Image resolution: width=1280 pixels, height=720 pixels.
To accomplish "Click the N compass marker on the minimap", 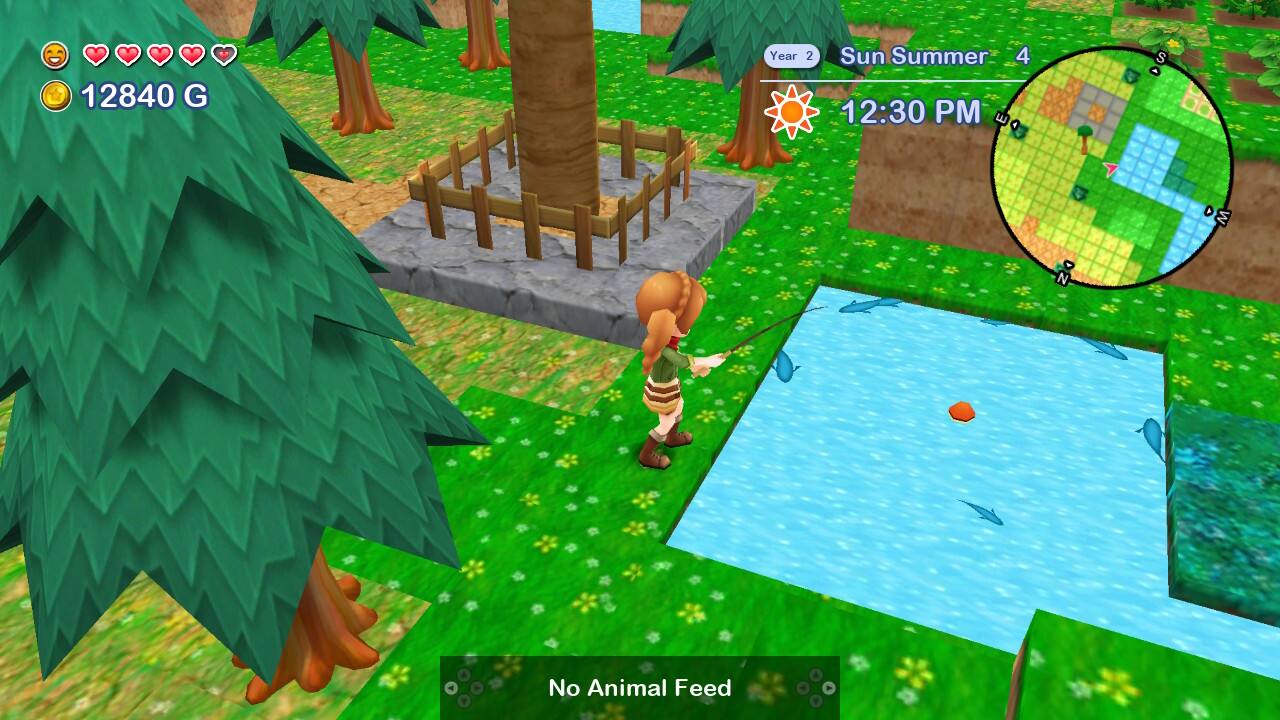I will click(1064, 277).
